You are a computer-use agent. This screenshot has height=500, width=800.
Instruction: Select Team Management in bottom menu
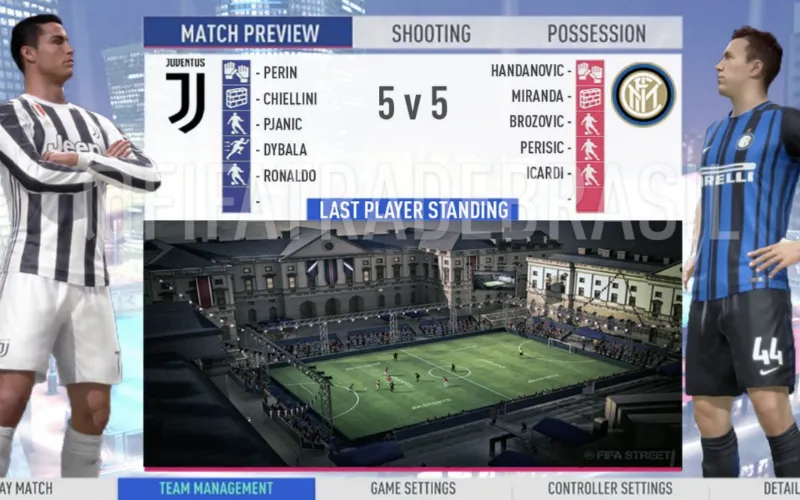coord(215,488)
